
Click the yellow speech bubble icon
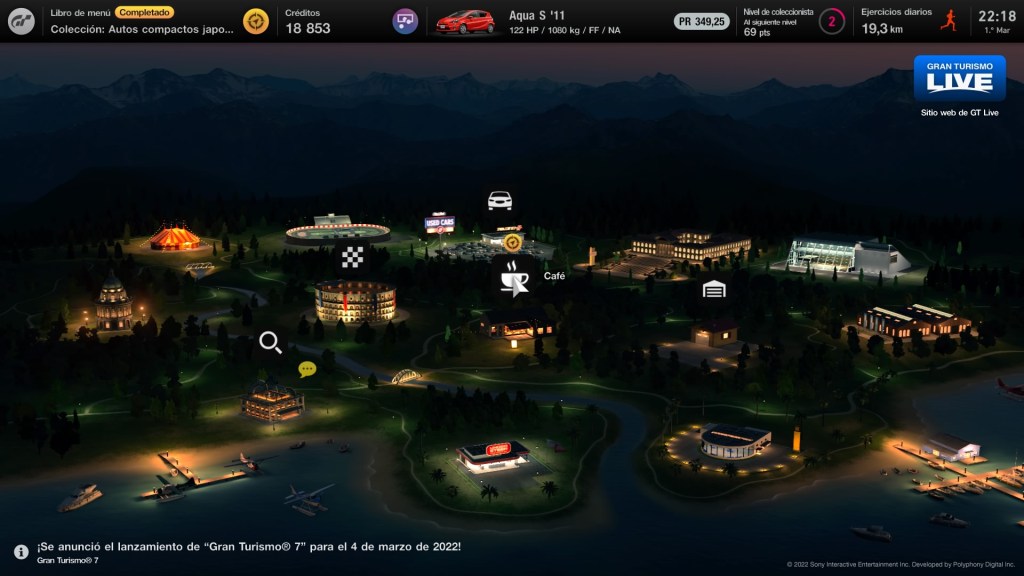coord(307,369)
